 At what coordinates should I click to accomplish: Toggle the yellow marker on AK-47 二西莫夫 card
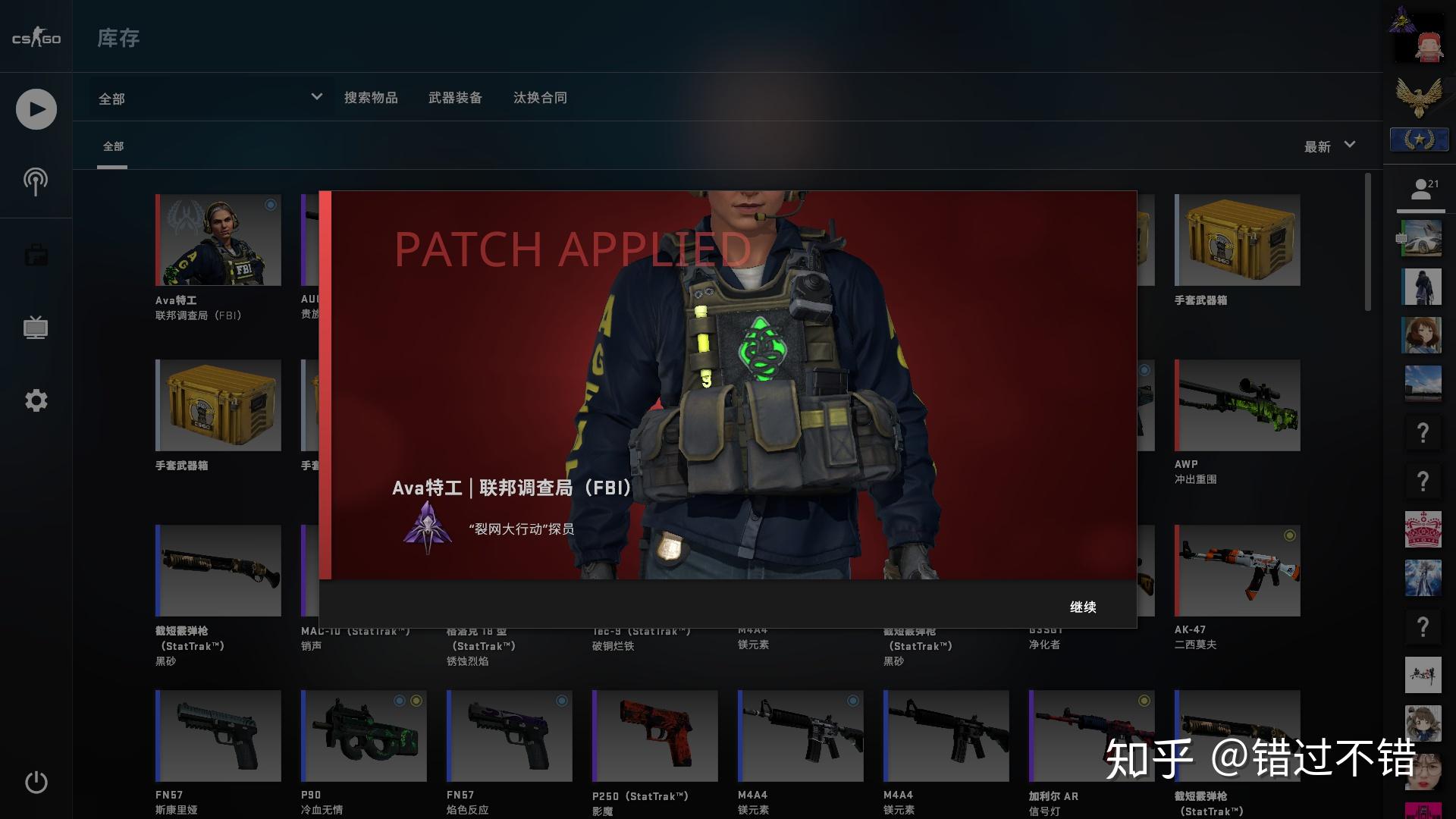pos(1289,534)
